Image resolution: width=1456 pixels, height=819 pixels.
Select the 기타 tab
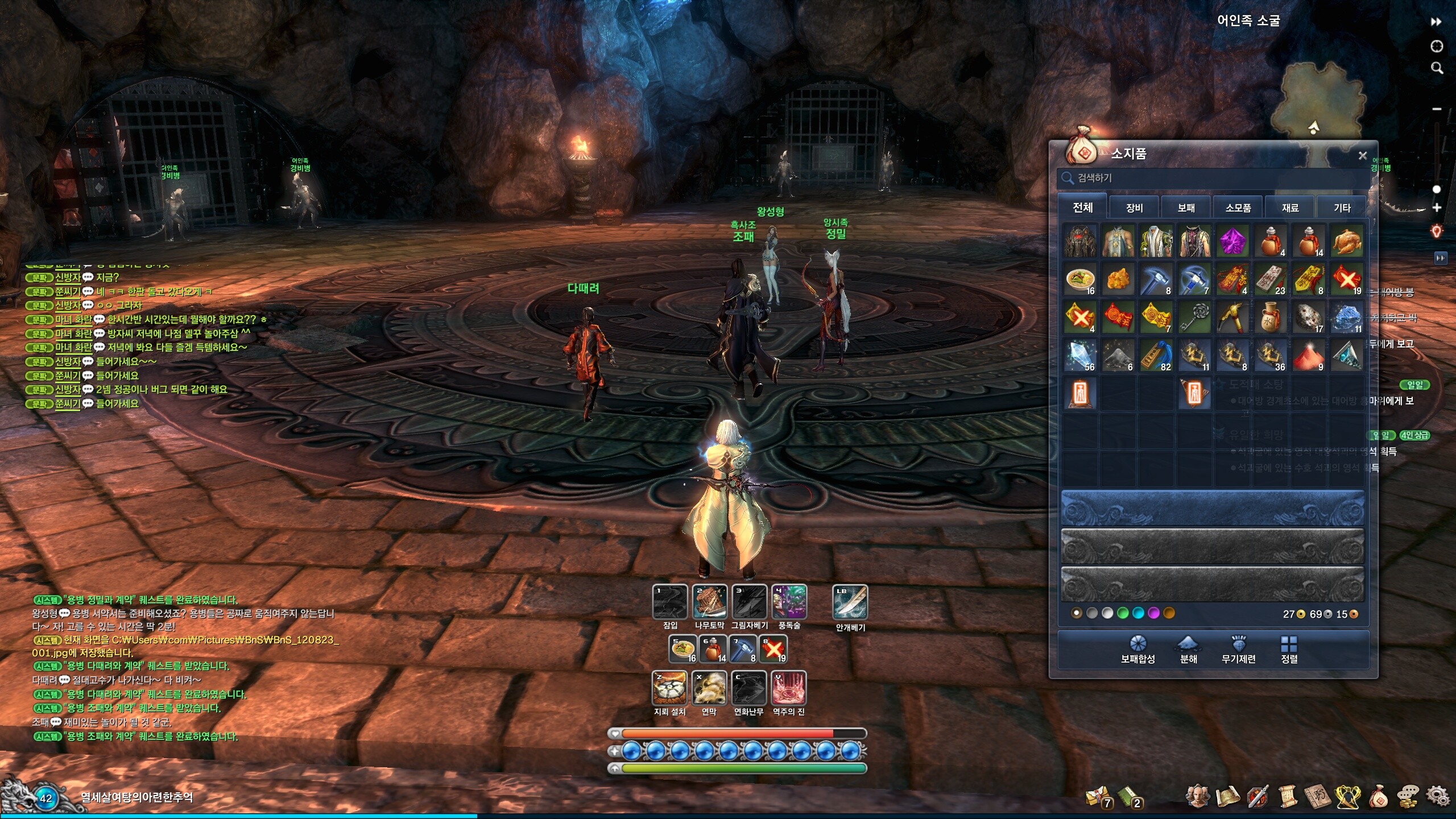[1342, 208]
